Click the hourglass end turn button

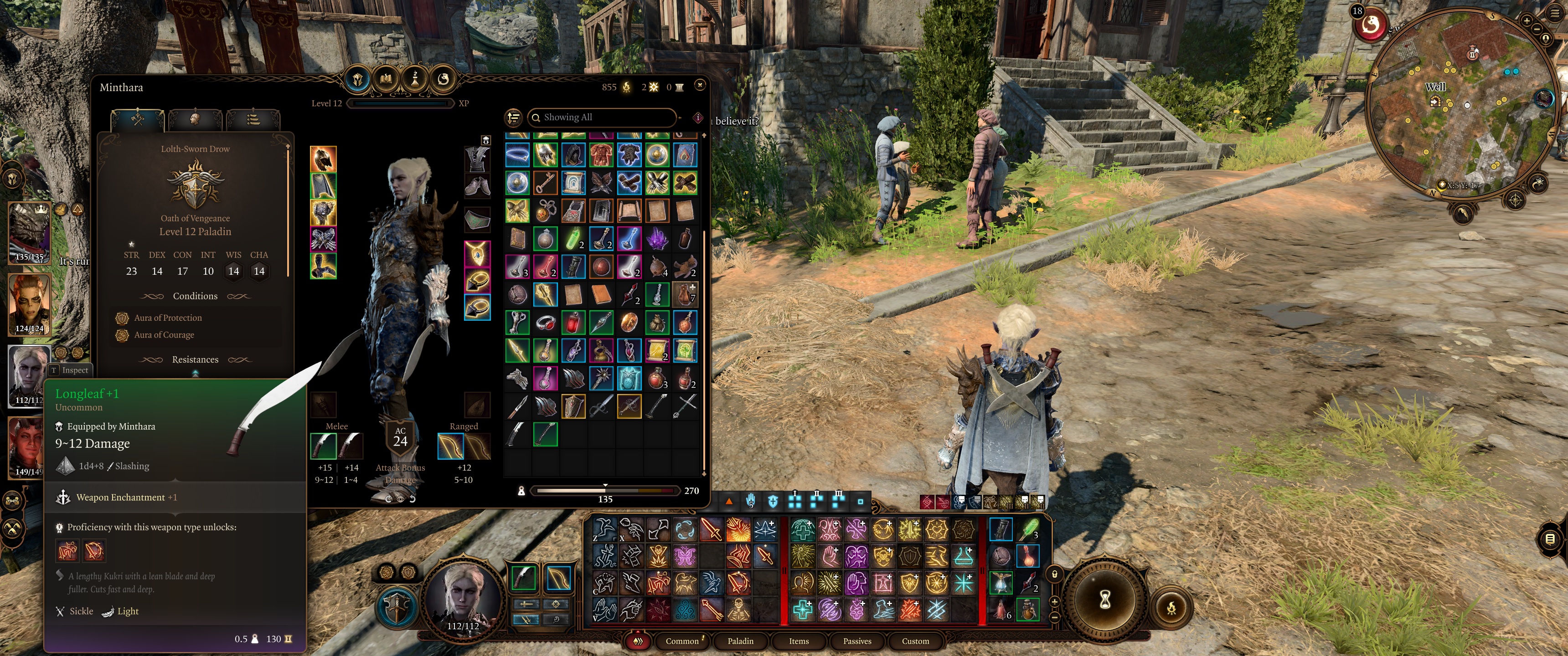click(1105, 600)
